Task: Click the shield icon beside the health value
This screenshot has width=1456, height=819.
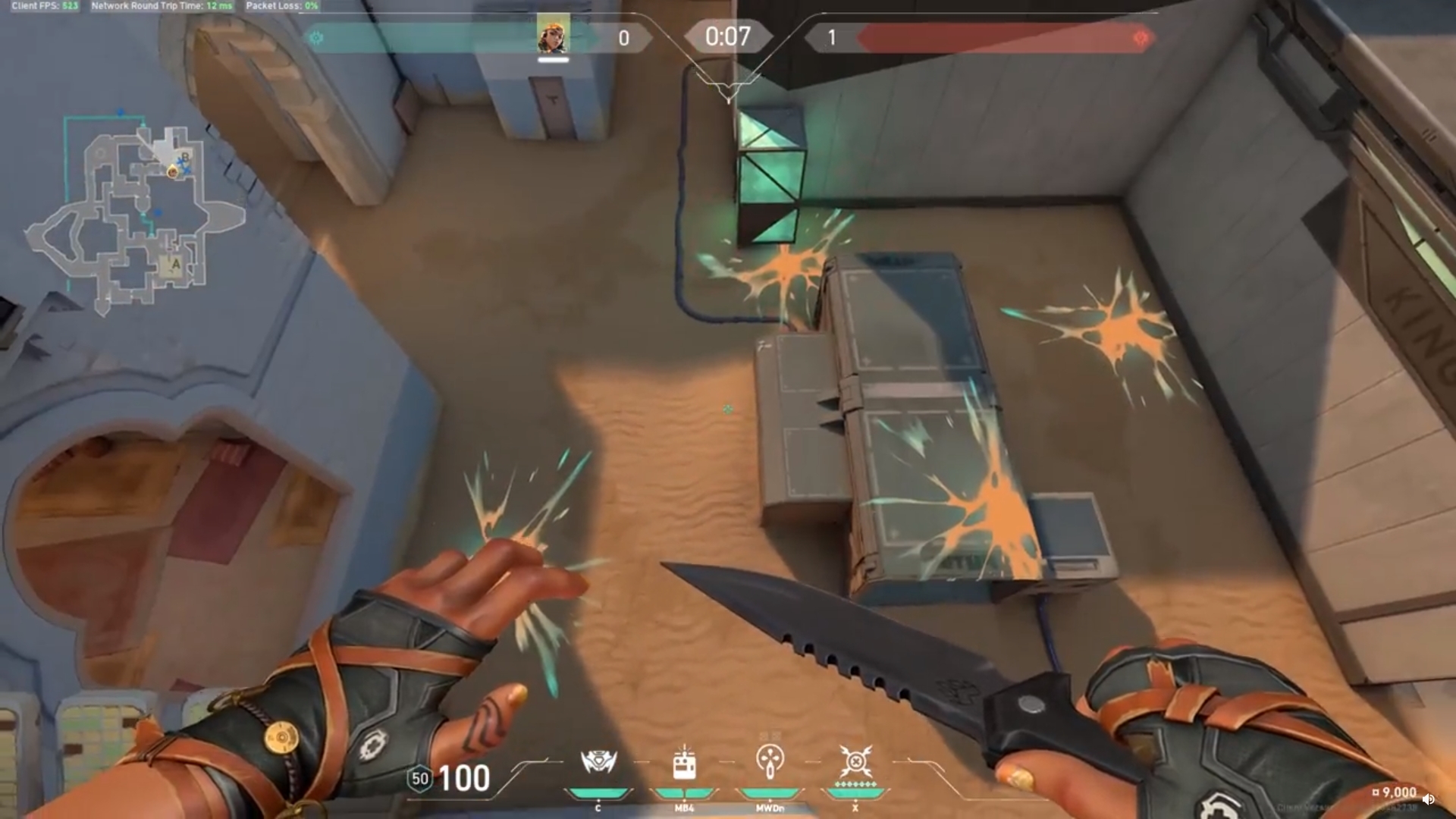Action: [420, 778]
